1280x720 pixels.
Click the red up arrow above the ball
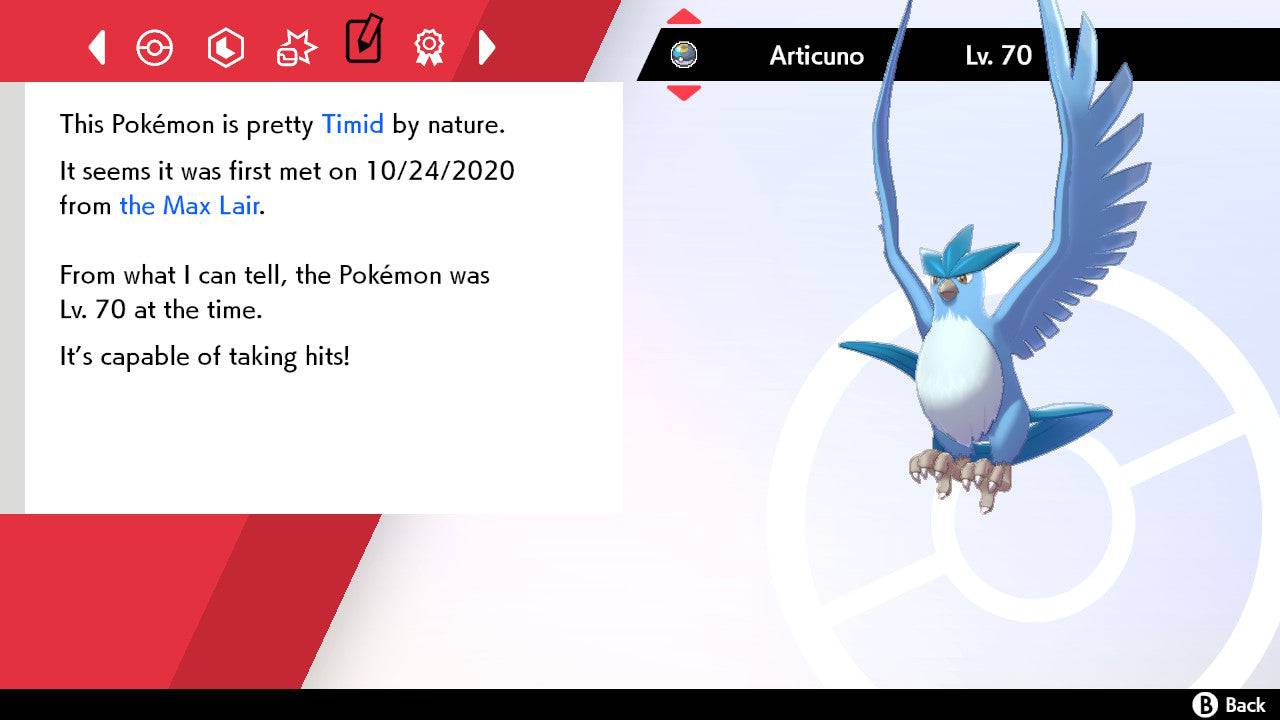click(x=683, y=15)
